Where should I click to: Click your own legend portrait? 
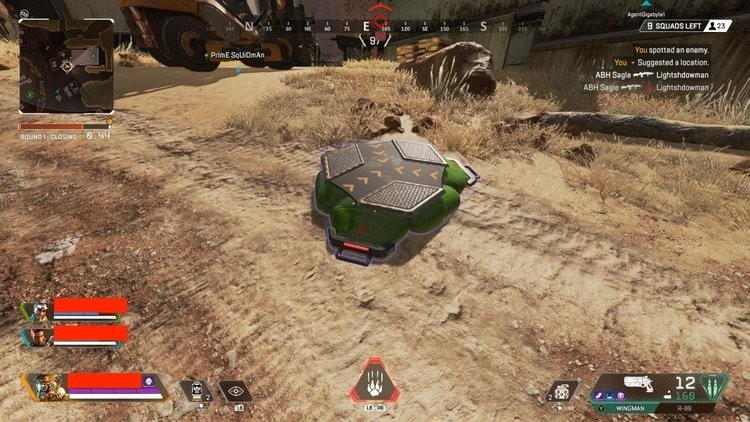point(46,385)
